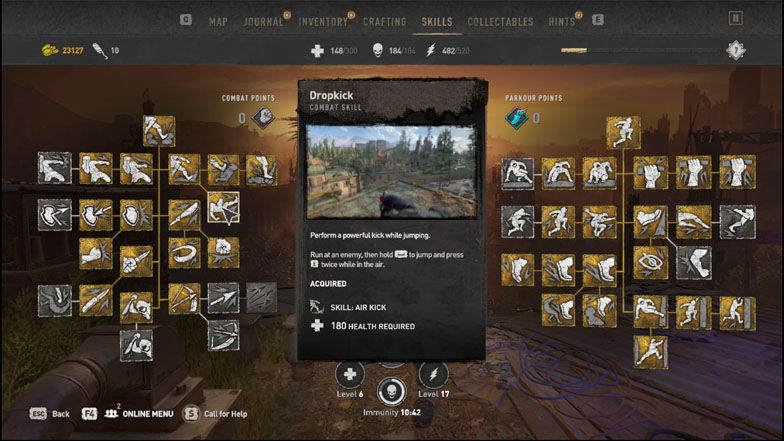The height and width of the screenshot is (441, 784).
Task: Select the Skills tab
Action: tap(437, 21)
